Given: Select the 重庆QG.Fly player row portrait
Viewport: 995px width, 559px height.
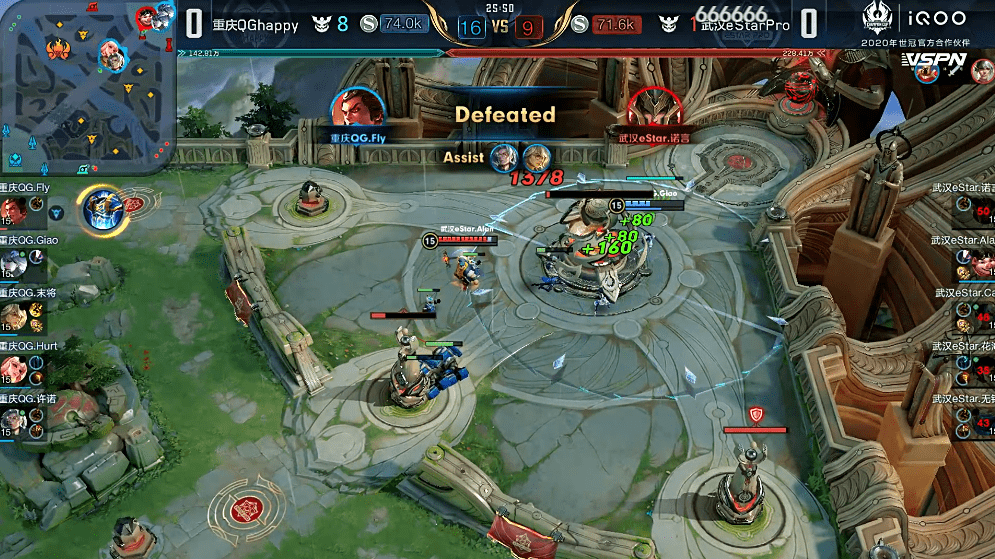Looking at the screenshot, I should click(x=13, y=210).
